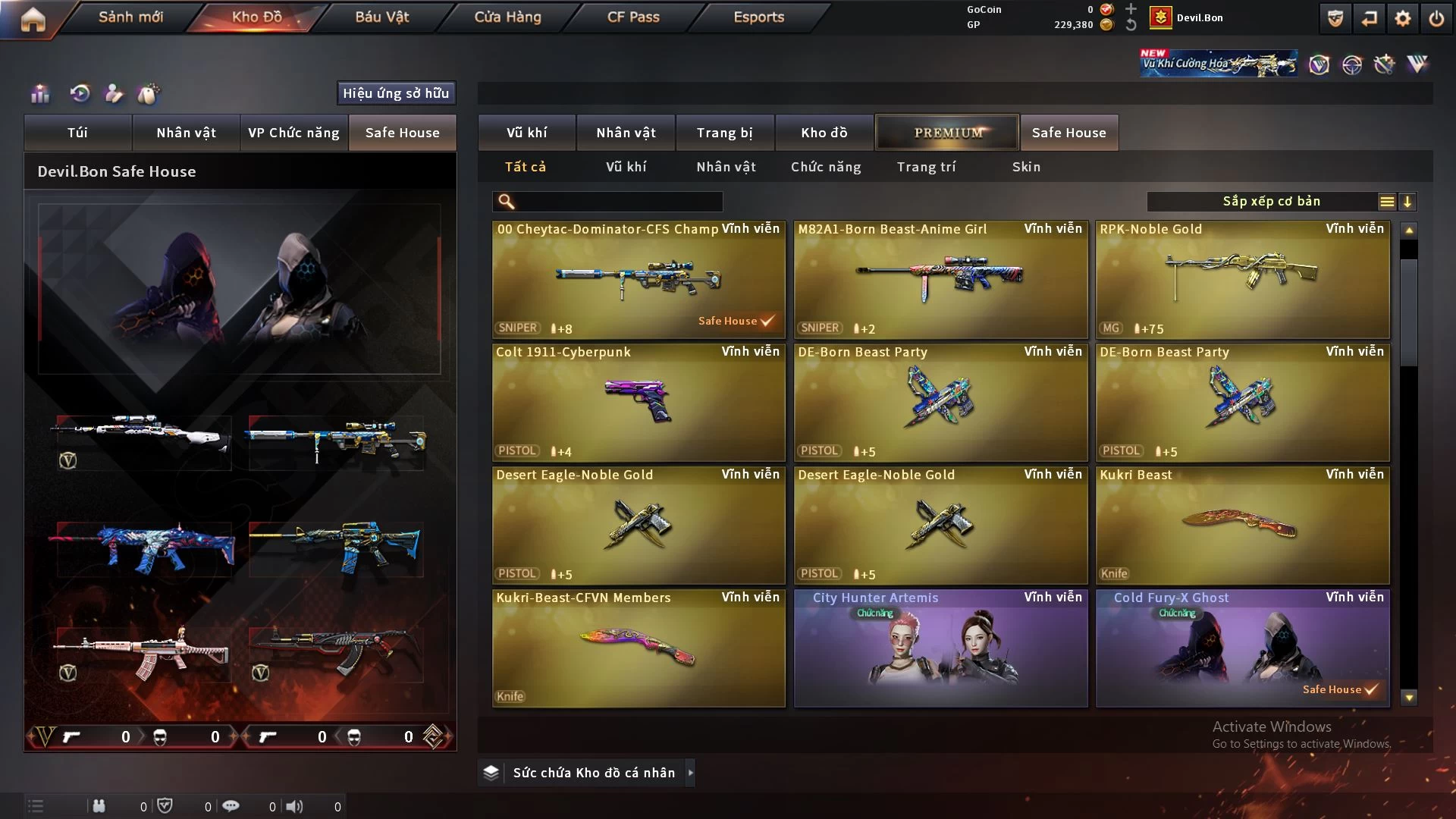Choose the PREMIUM tab
The height and width of the screenshot is (819, 1456).
click(x=947, y=133)
